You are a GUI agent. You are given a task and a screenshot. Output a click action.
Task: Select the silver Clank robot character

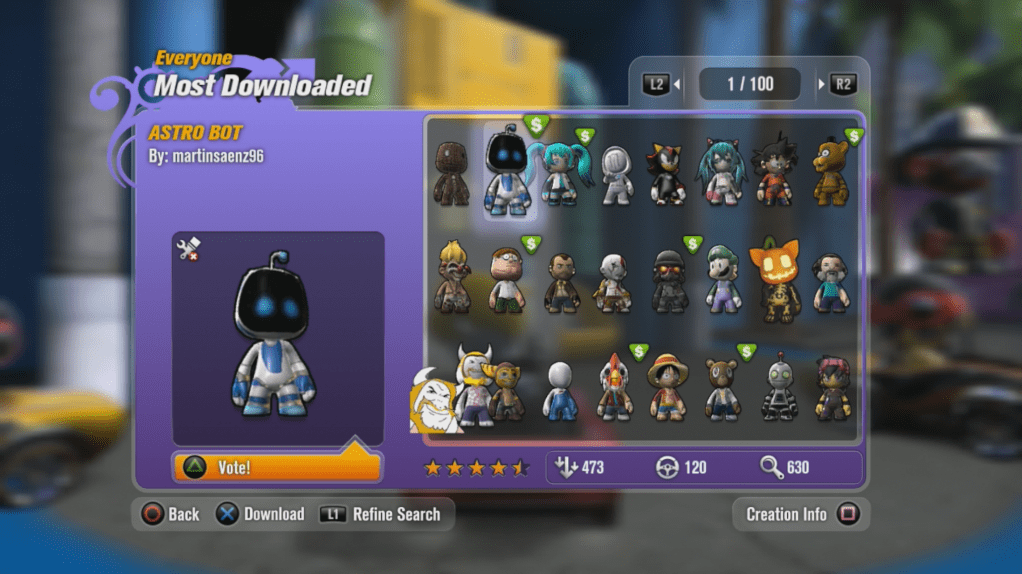[779, 388]
